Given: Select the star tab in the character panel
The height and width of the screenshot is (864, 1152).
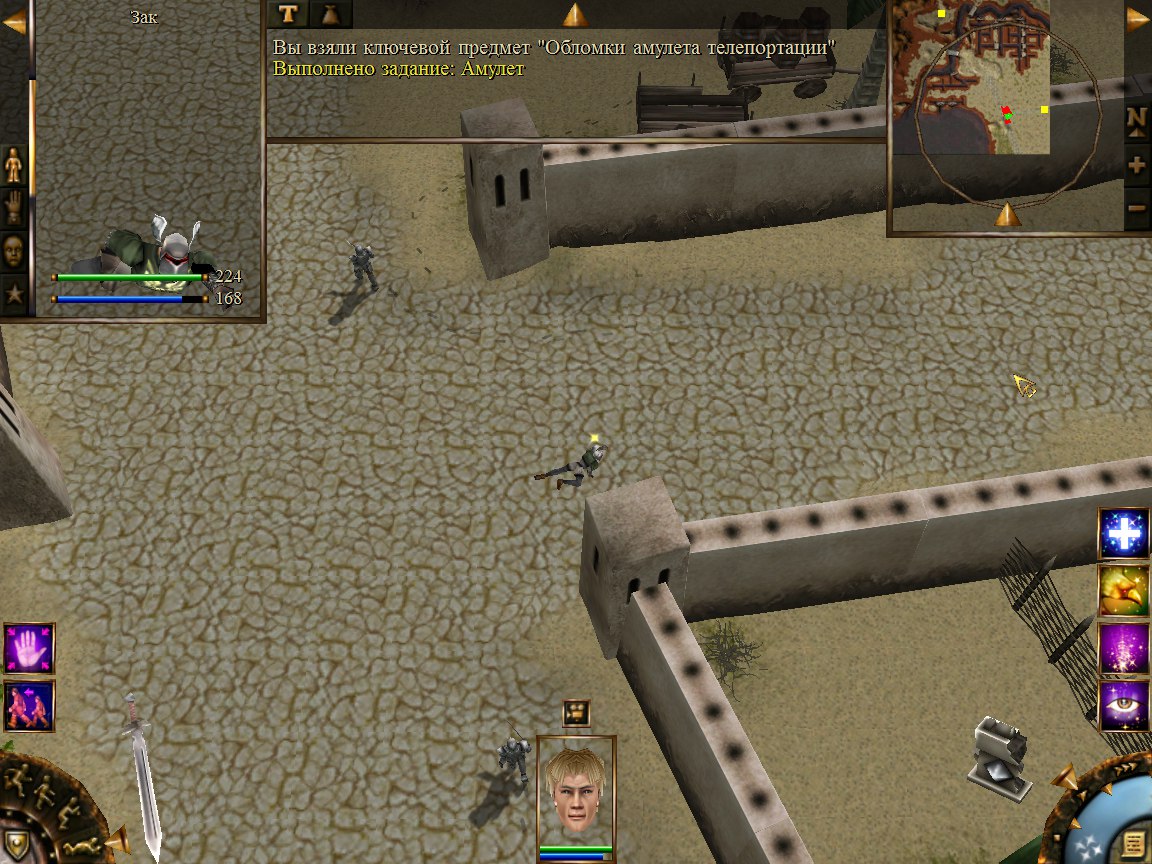Looking at the screenshot, I should [x=14, y=294].
